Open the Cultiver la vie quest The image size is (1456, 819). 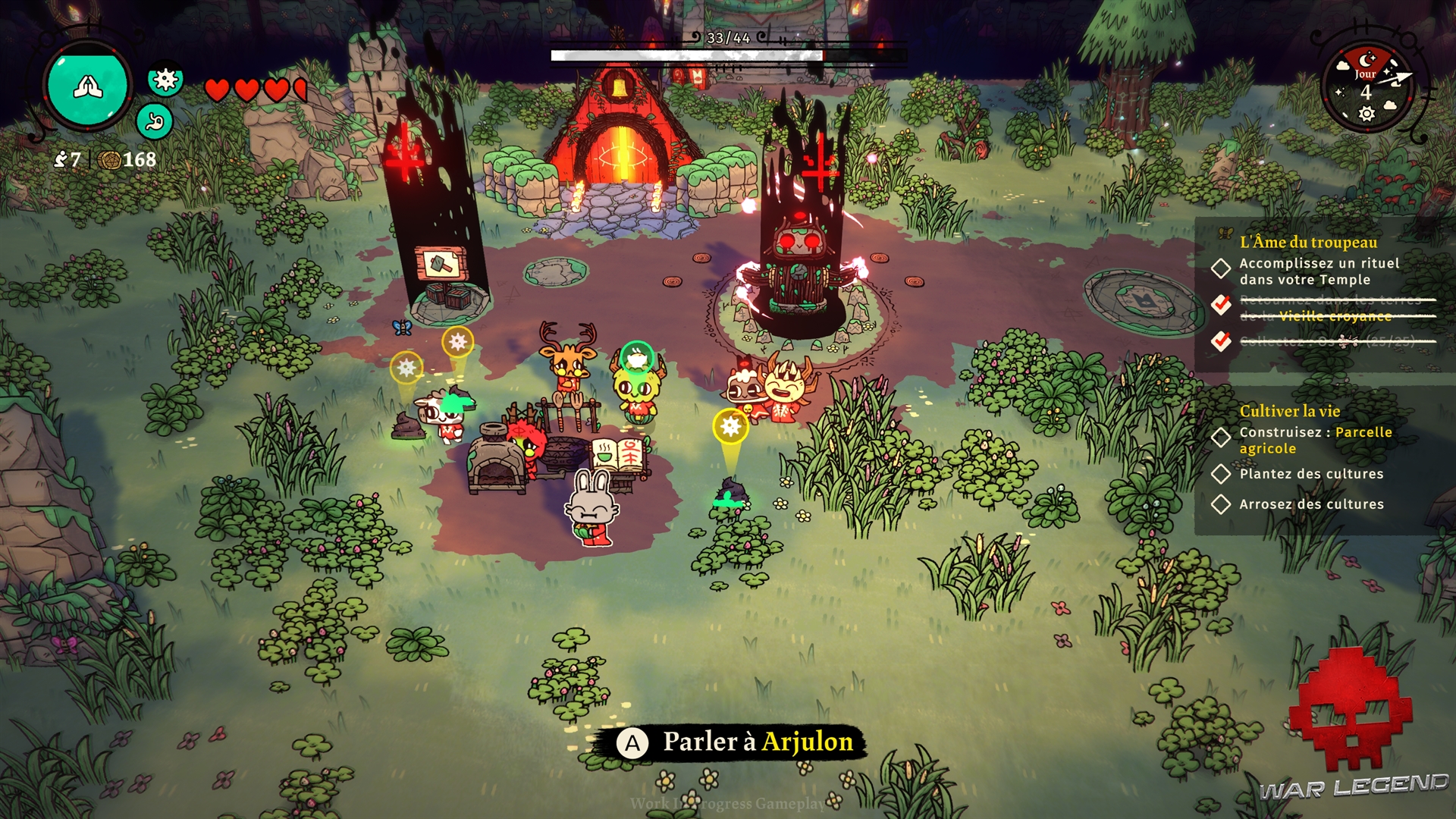point(1289,411)
